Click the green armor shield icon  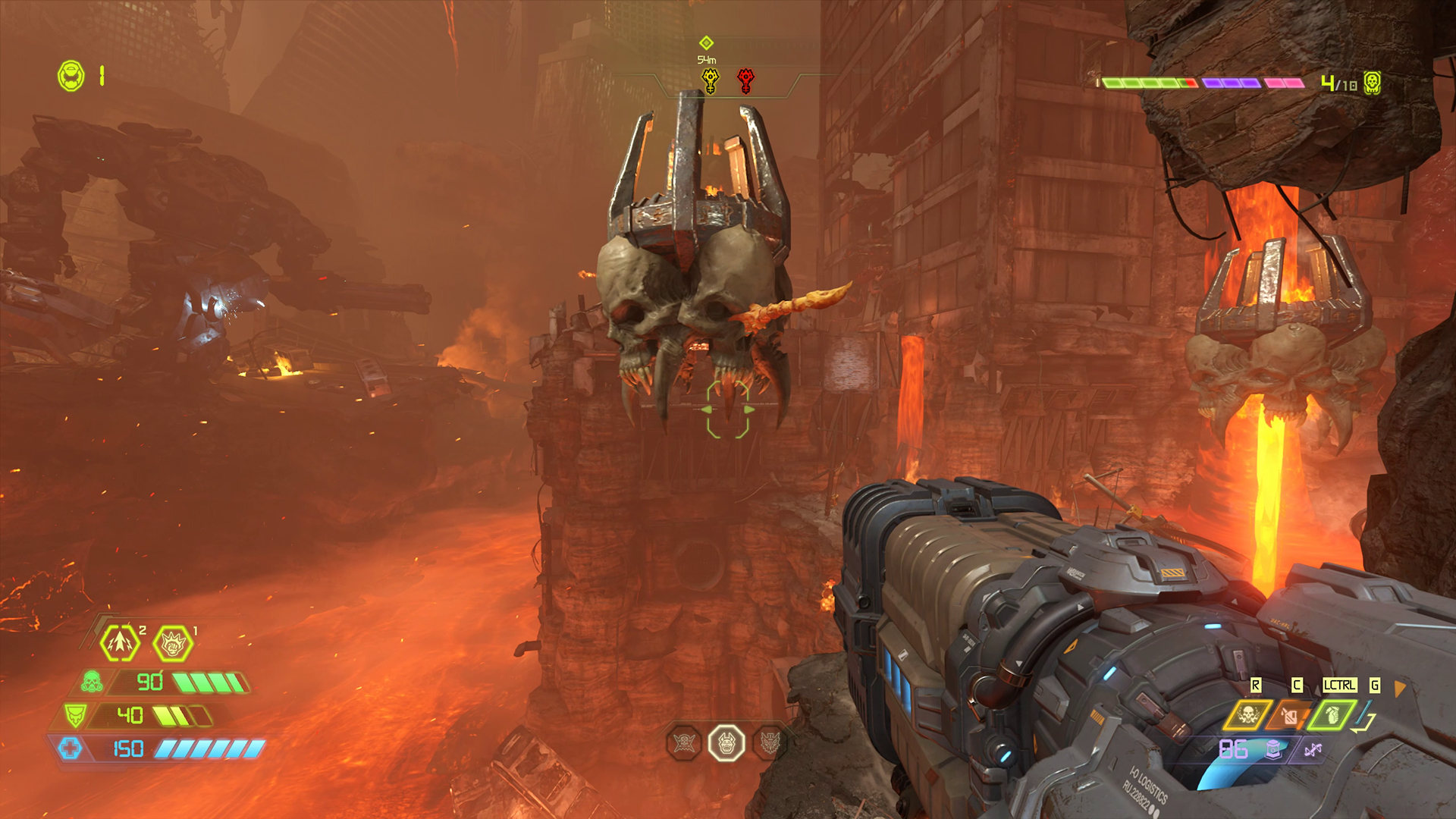tap(75, 715)
